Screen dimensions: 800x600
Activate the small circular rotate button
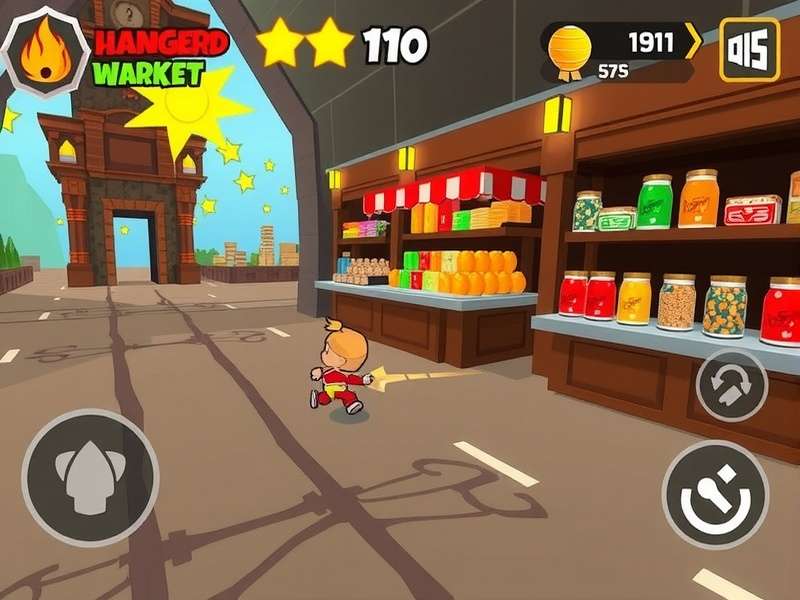(x=731, y=386)
